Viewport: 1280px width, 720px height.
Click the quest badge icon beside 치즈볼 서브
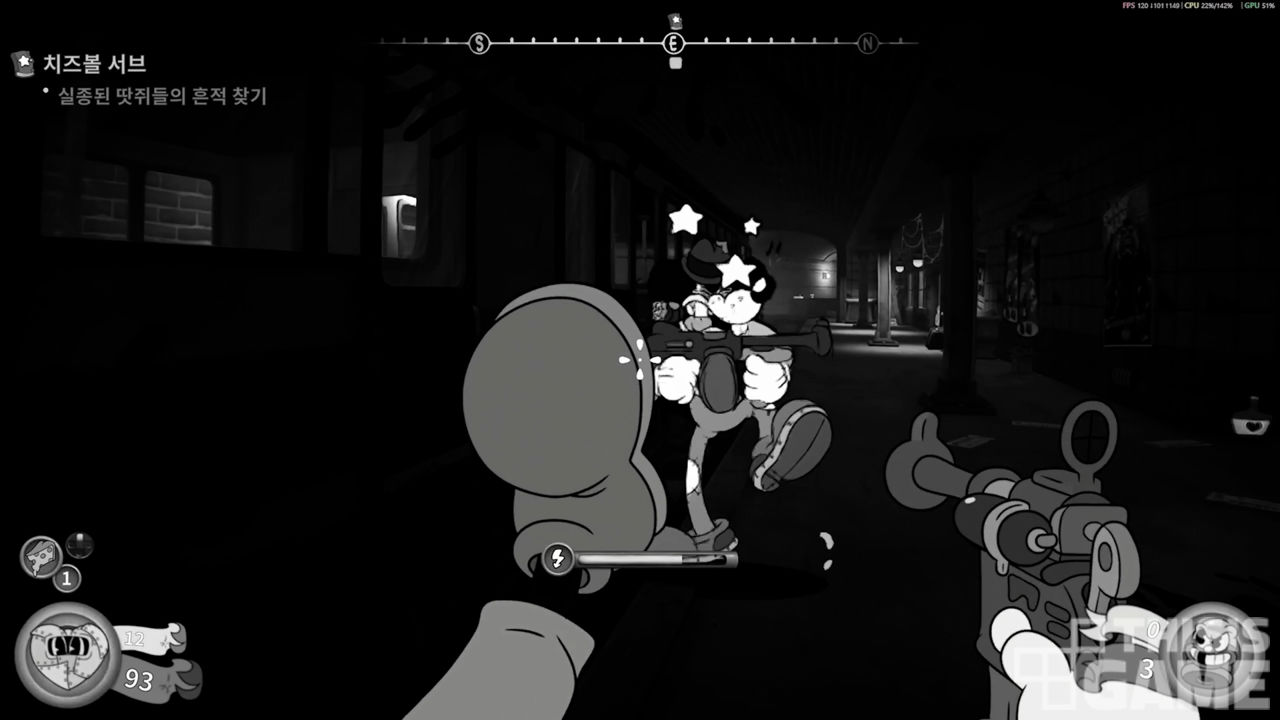click(x=22, y=64)
